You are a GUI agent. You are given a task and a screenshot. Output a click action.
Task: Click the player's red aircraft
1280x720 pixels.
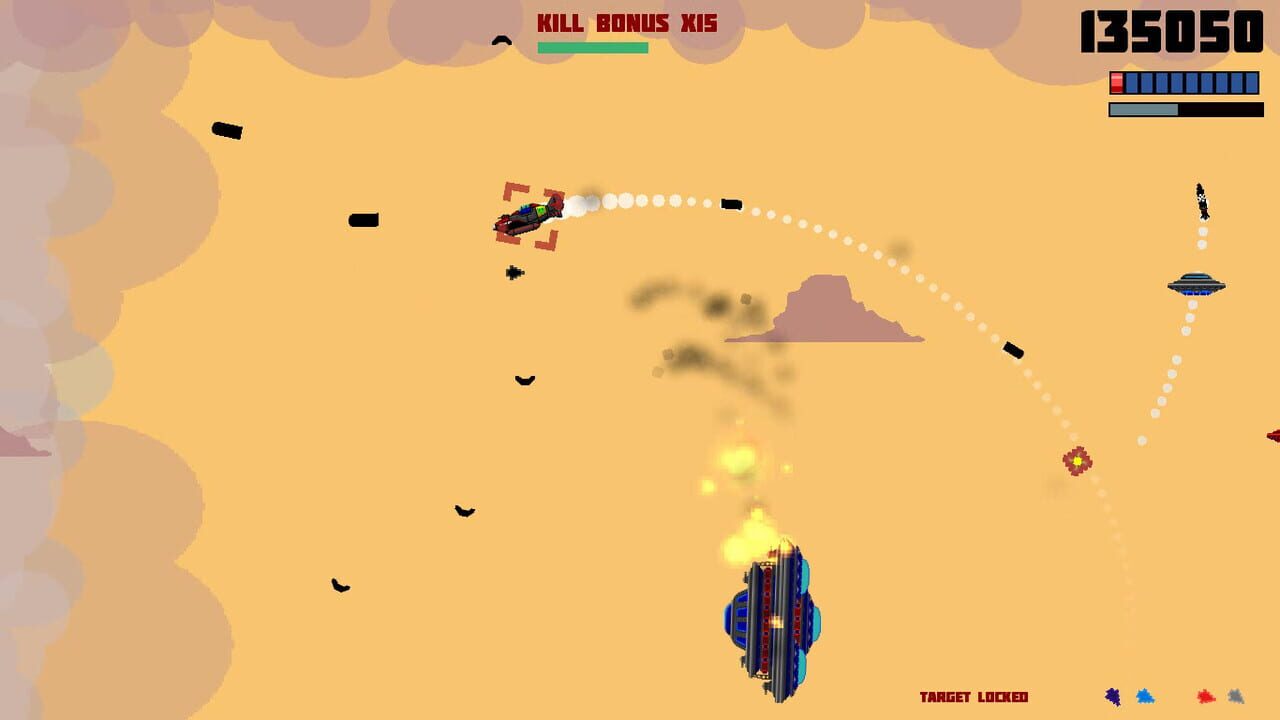pyautogui.click(x=527, y=220)
